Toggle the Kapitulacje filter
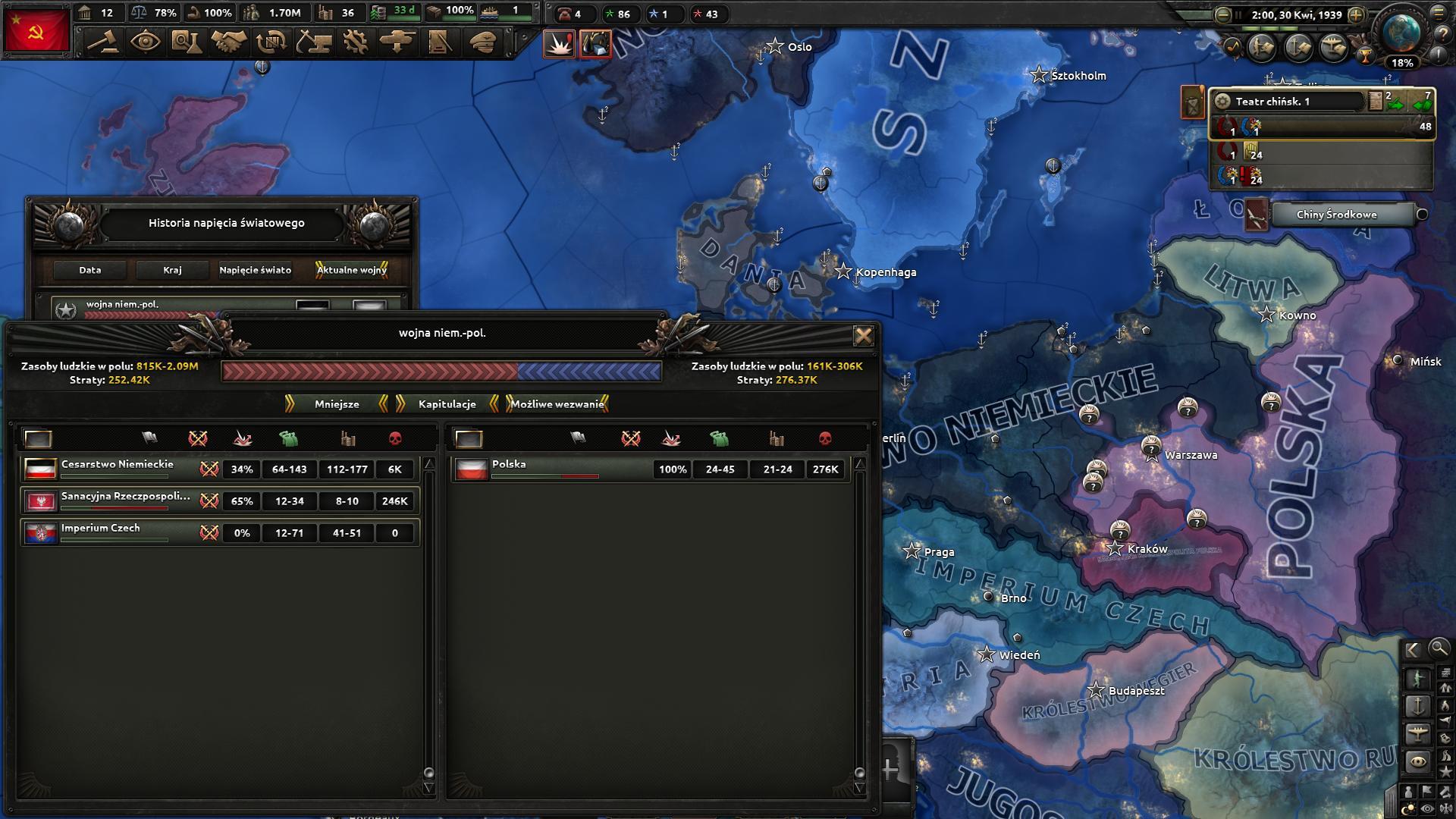Viewport: 1456px width, 819px height. click(447, 404)
